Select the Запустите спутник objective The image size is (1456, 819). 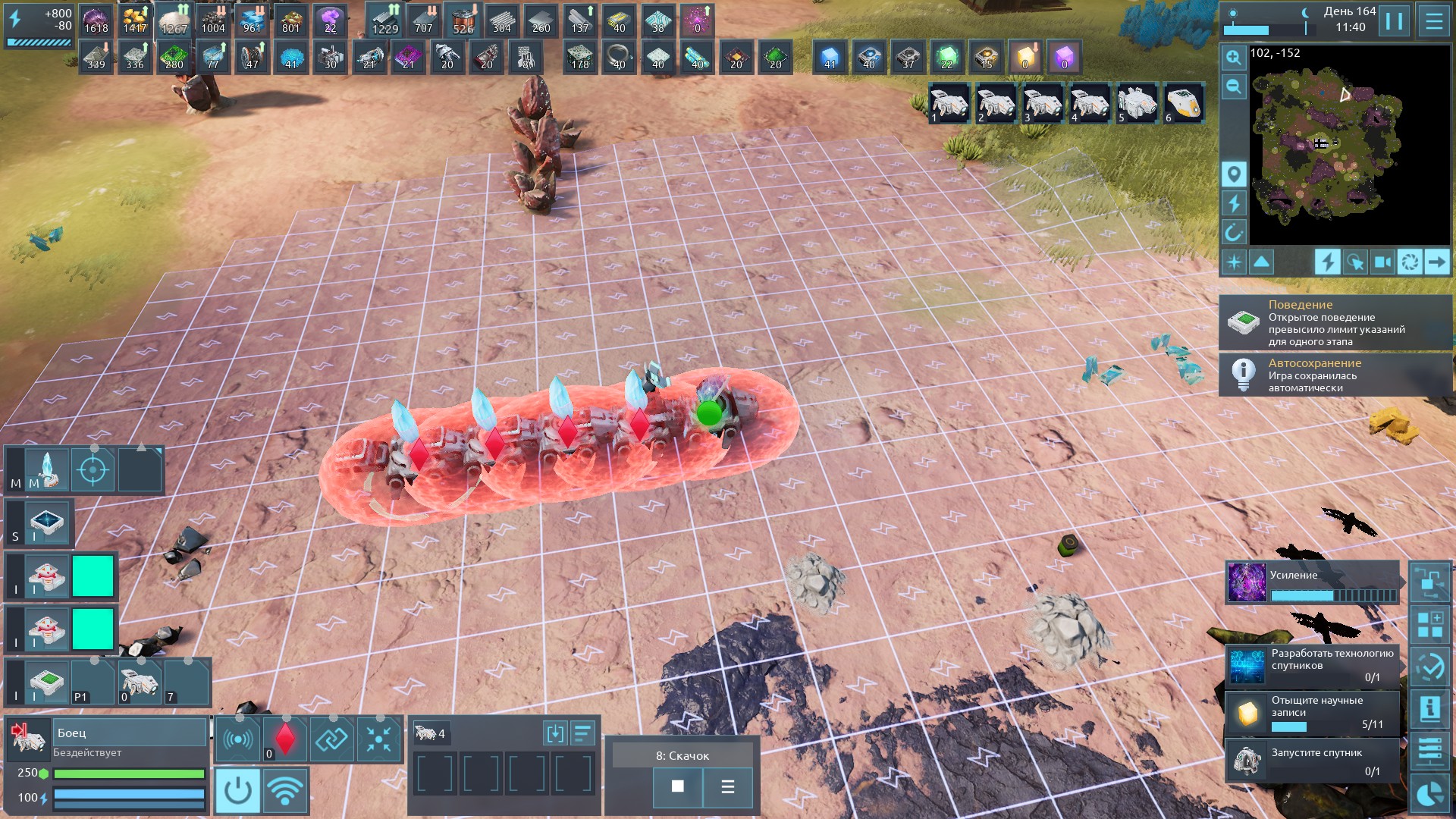[x=1313, y=761]
